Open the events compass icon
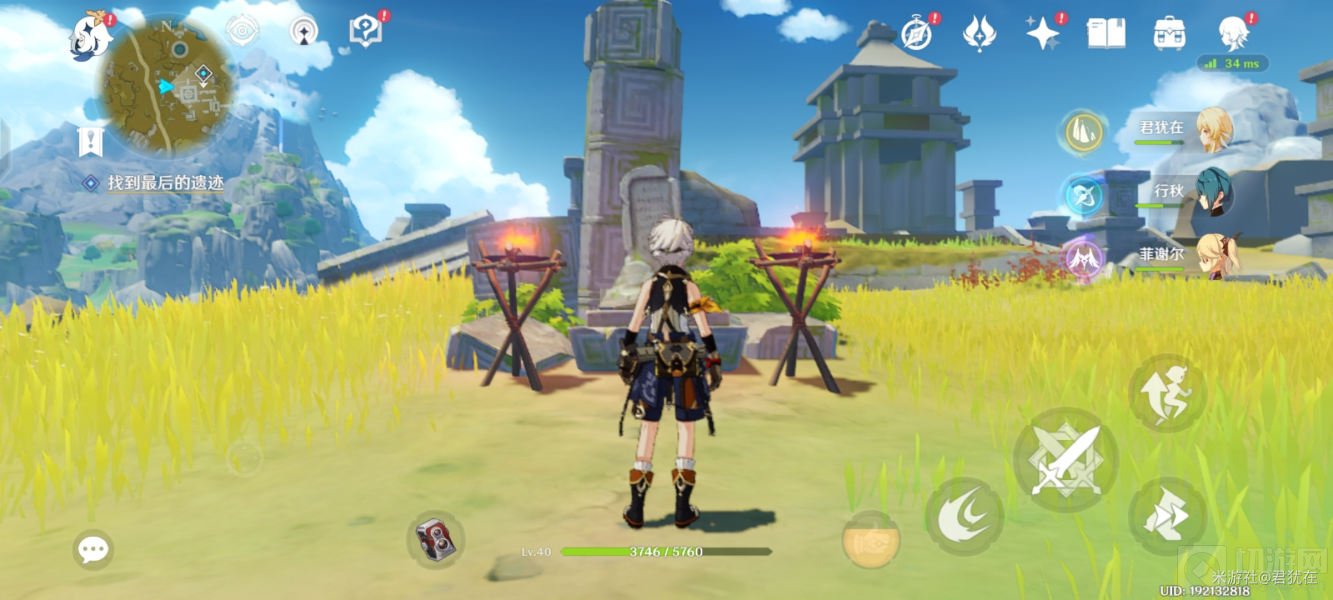 [x=916, y=33]
